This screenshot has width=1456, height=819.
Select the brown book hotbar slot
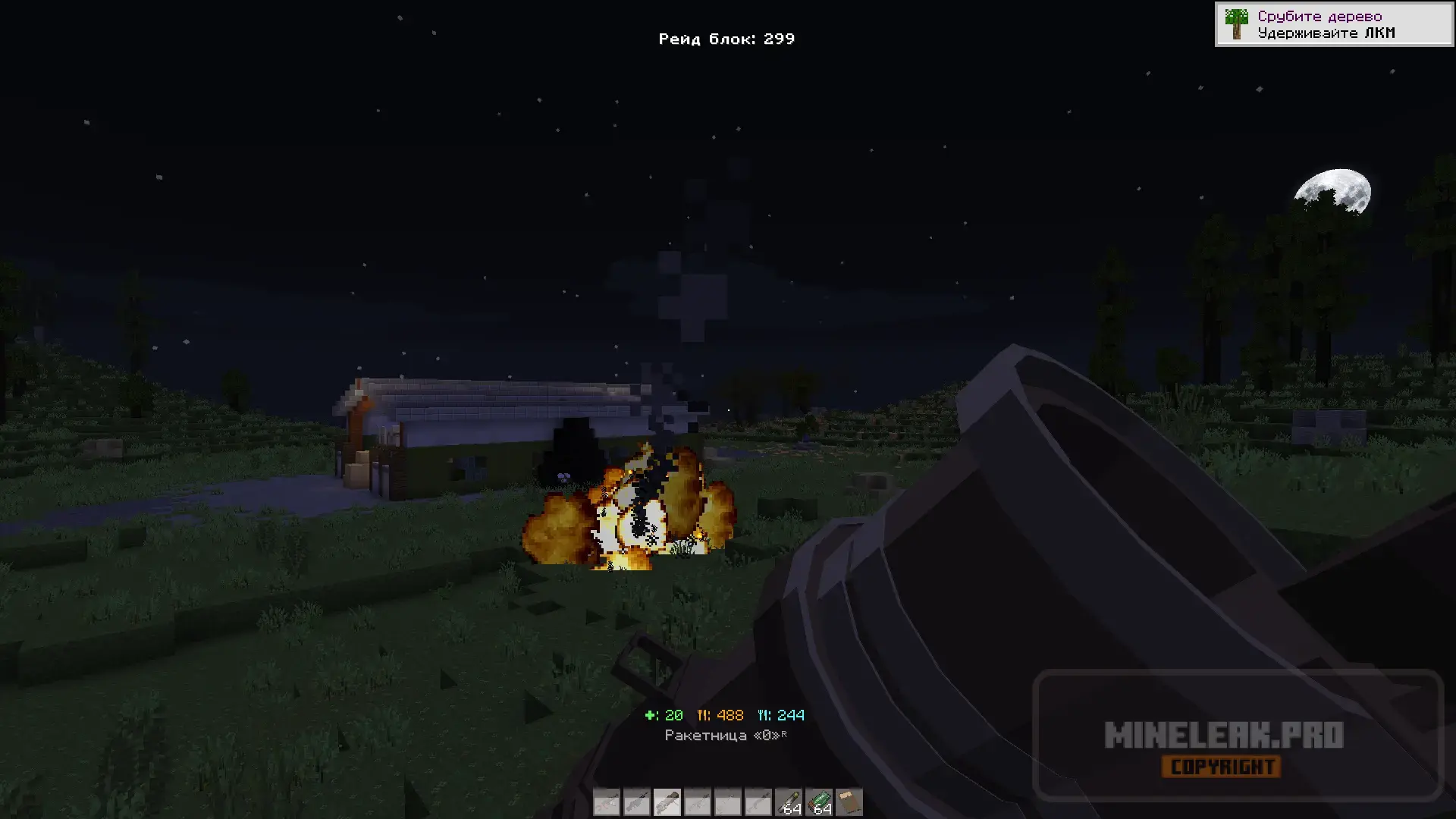click(x=849, y=802)
